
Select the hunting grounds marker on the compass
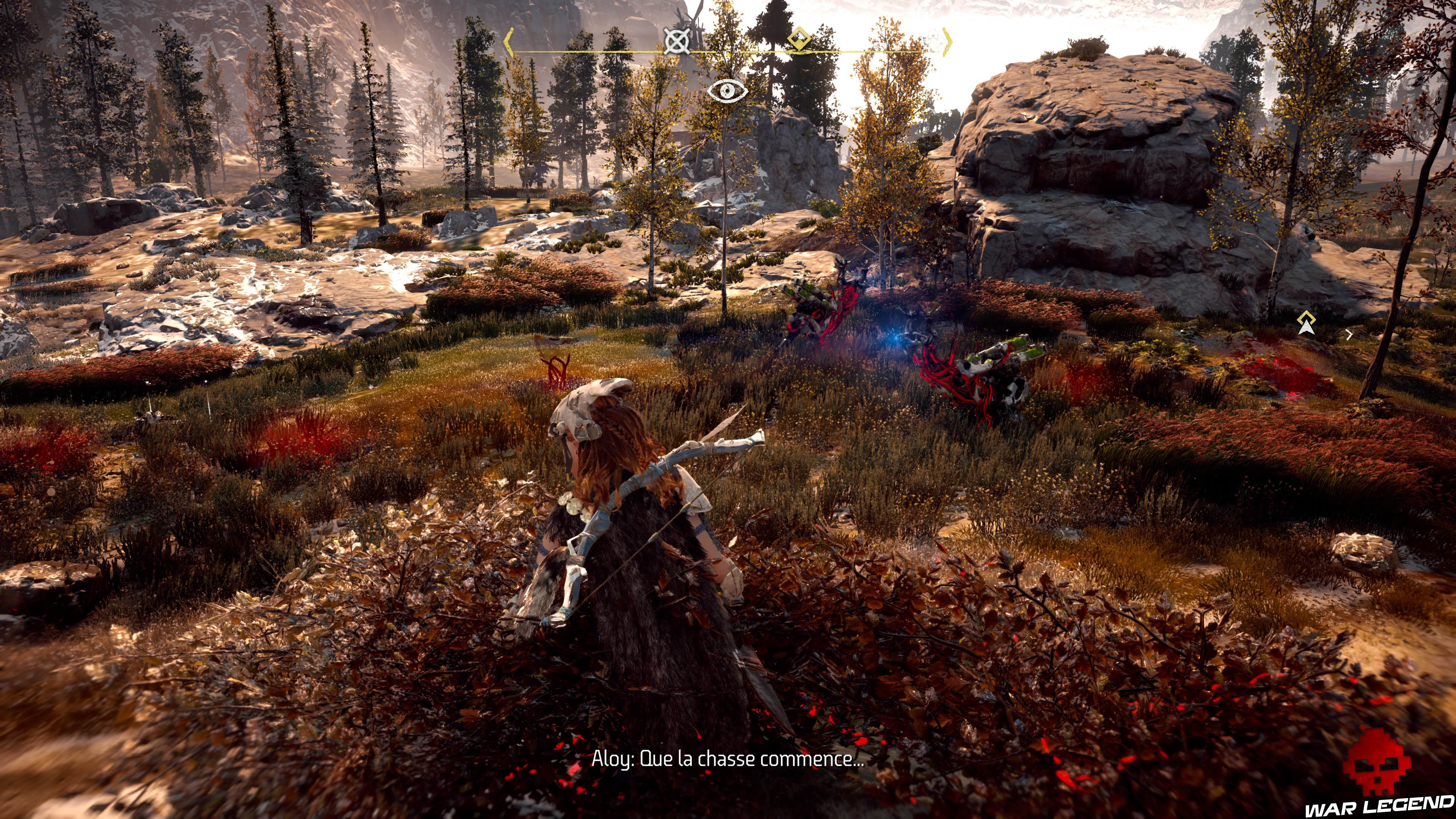click(x=676, y=41)
